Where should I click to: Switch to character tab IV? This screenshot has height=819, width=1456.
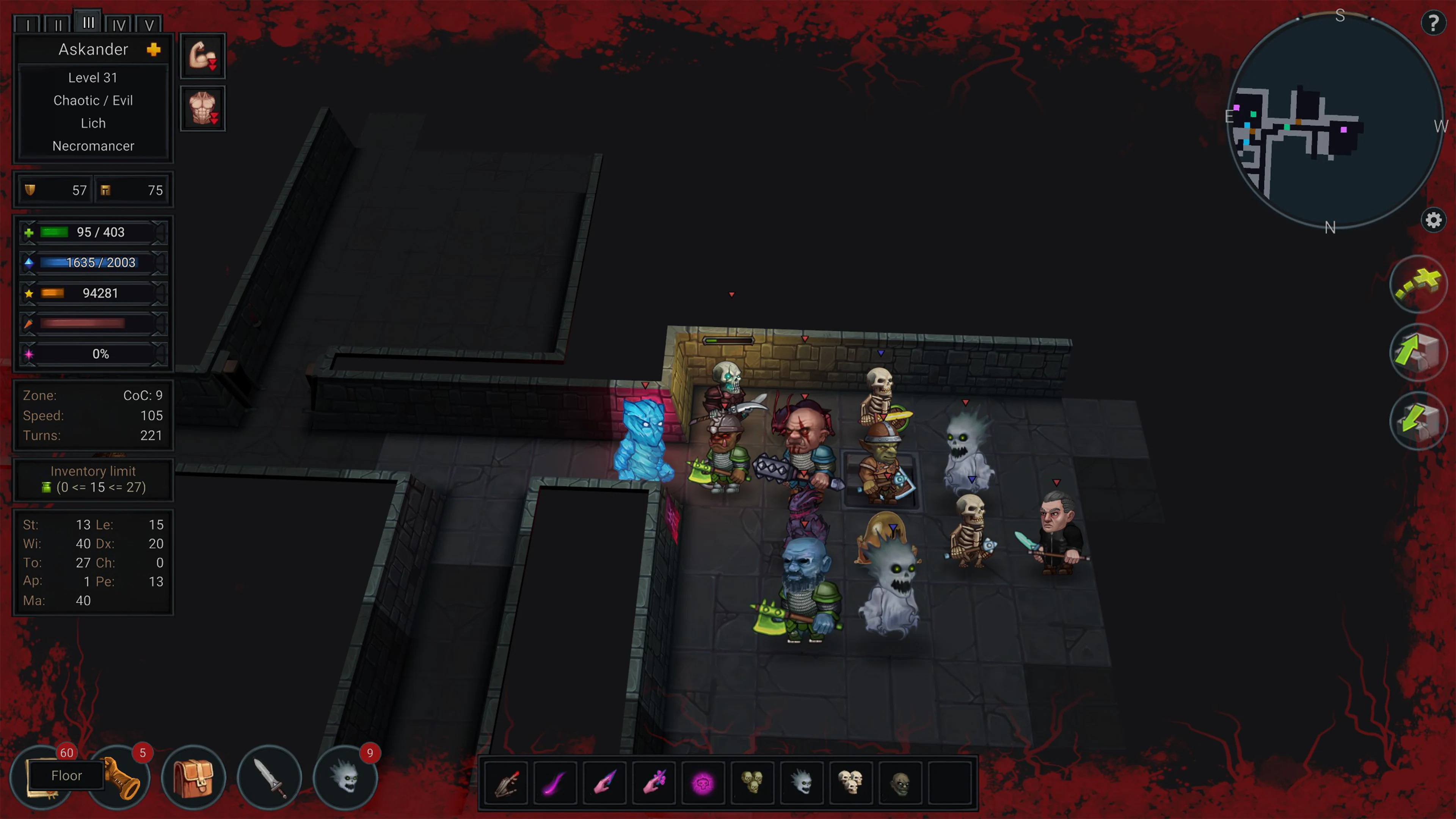(x=119, y=24)
